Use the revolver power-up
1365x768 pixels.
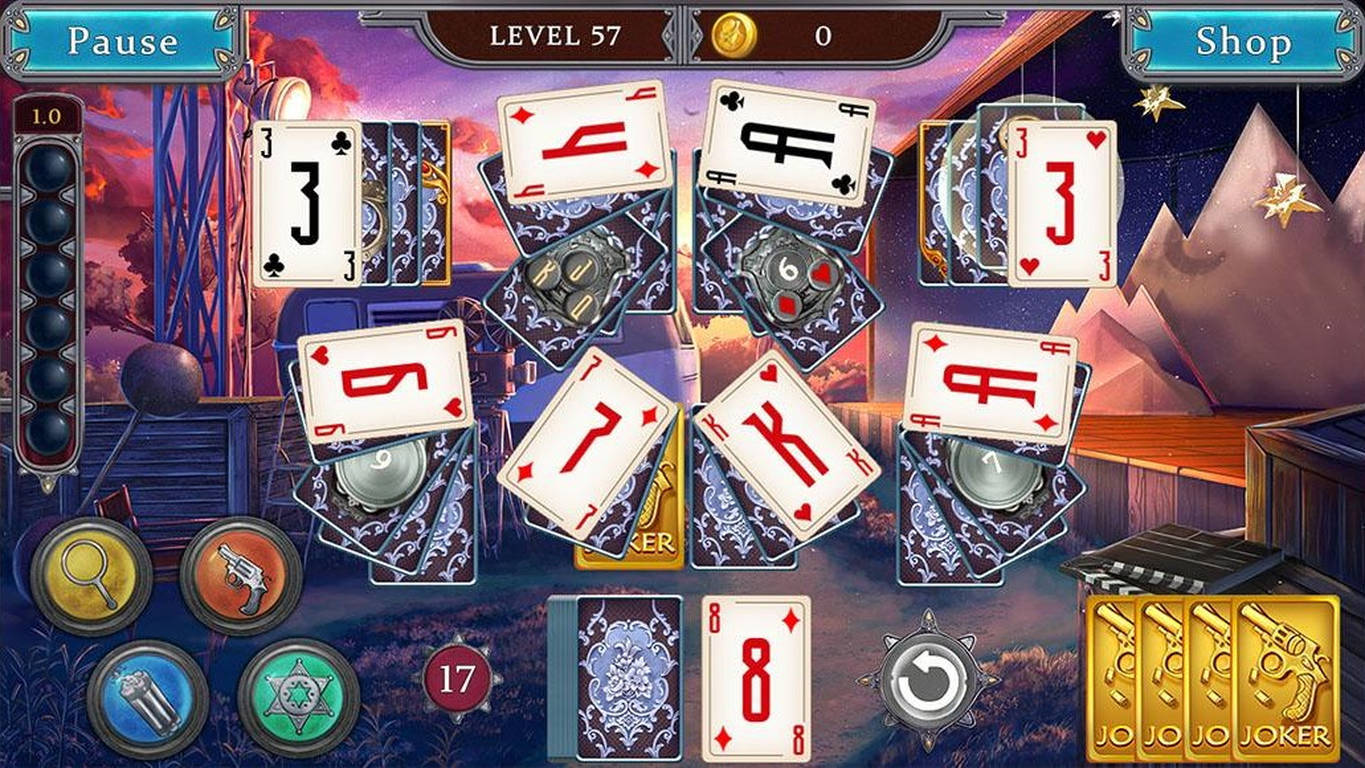232,576
